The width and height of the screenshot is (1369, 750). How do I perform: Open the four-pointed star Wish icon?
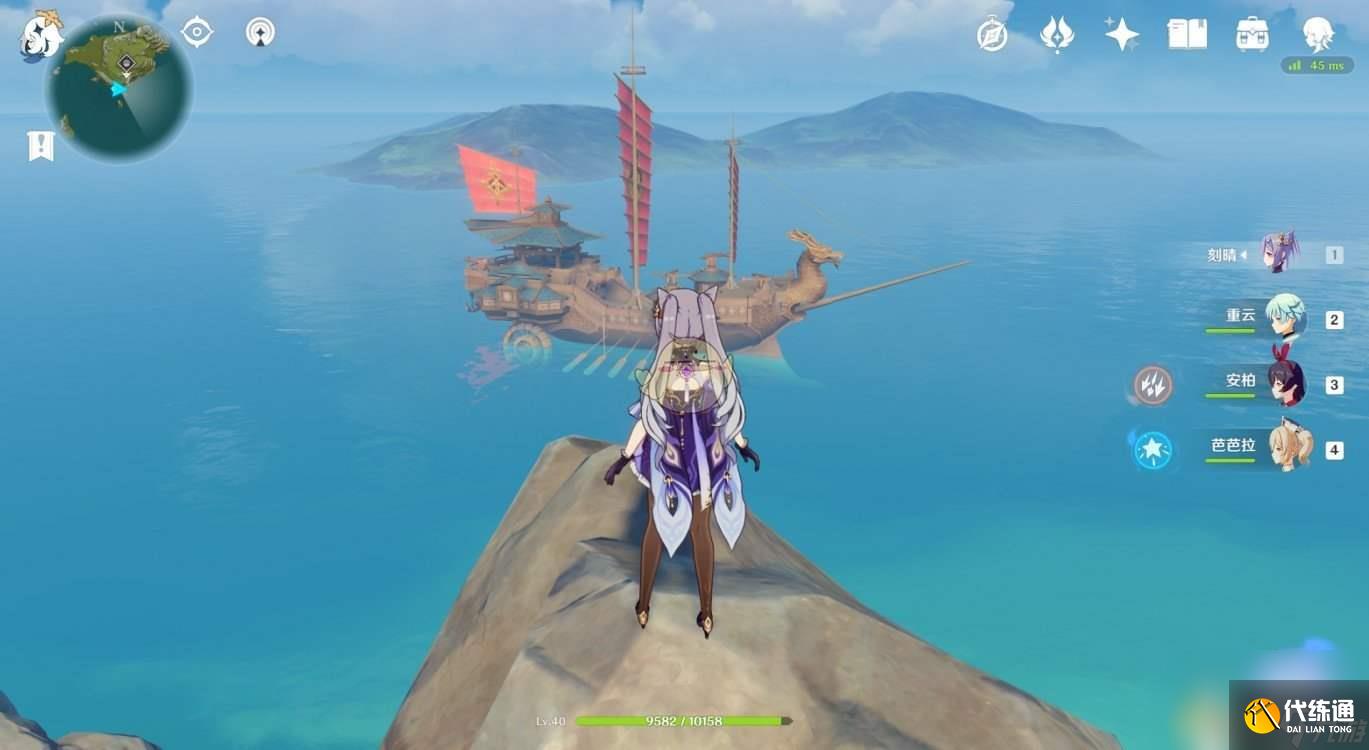(x=1121, y=34)
